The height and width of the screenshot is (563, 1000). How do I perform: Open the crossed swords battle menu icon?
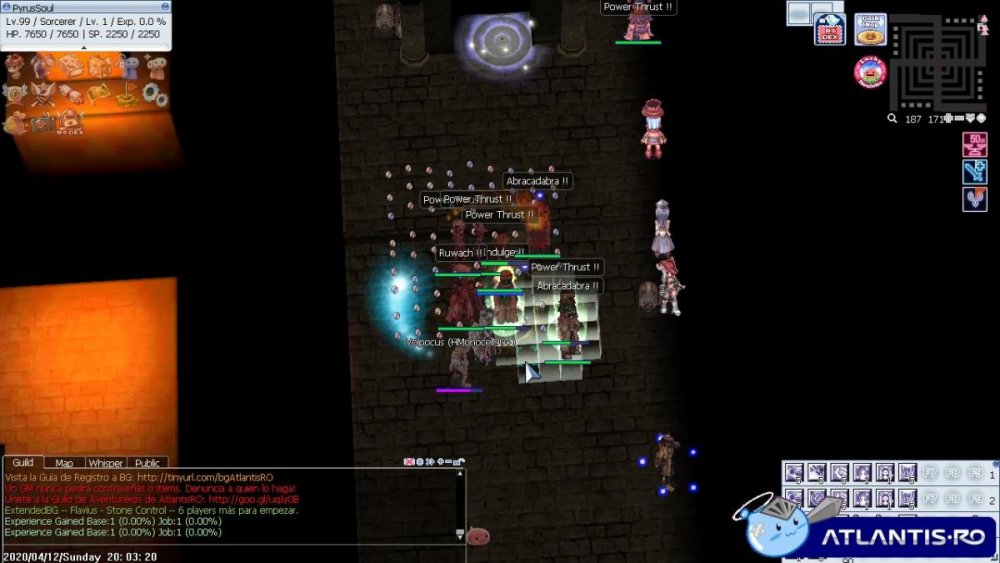pyautogui.click(x=43, y=94)
